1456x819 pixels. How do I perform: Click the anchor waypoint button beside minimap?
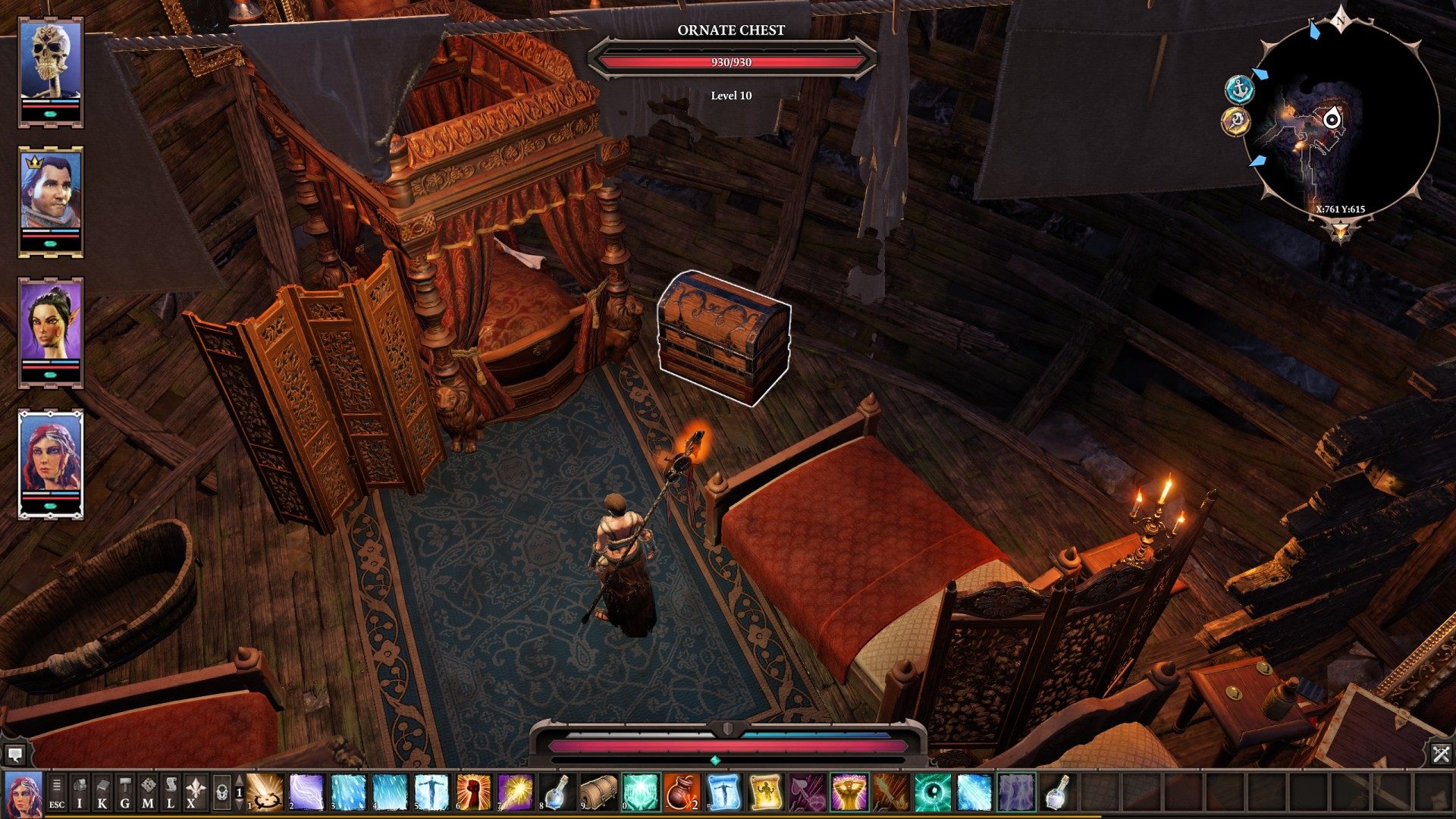click(x=1238, y=89)
